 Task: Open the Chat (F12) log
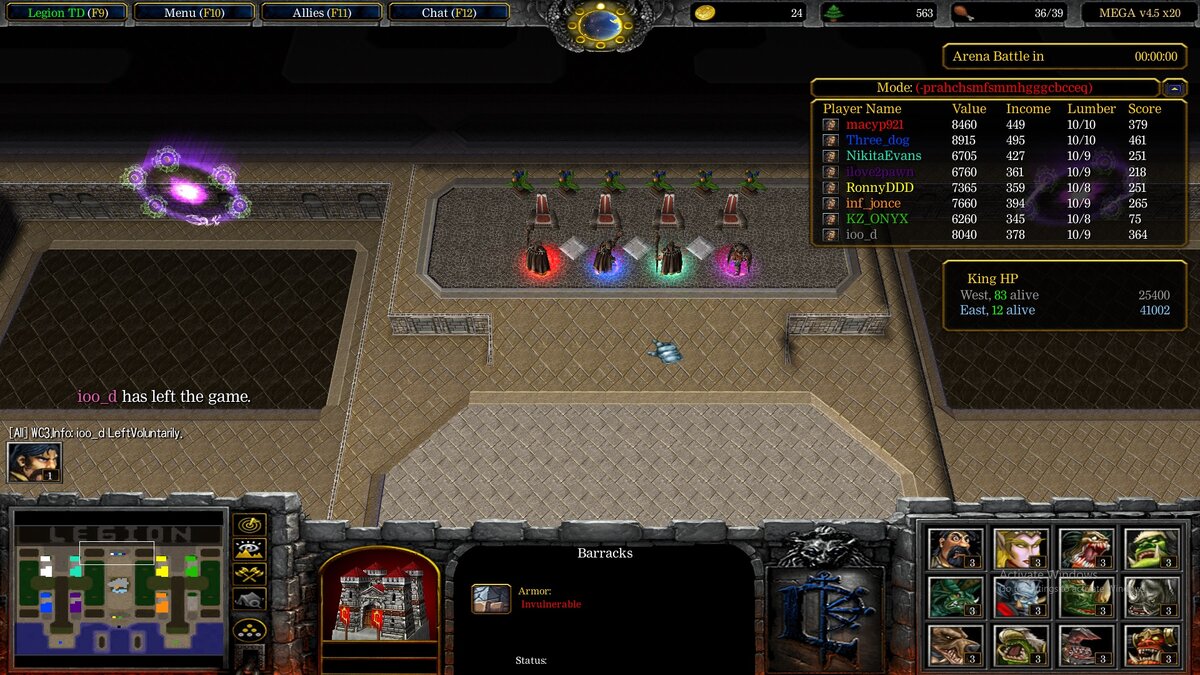449,13
